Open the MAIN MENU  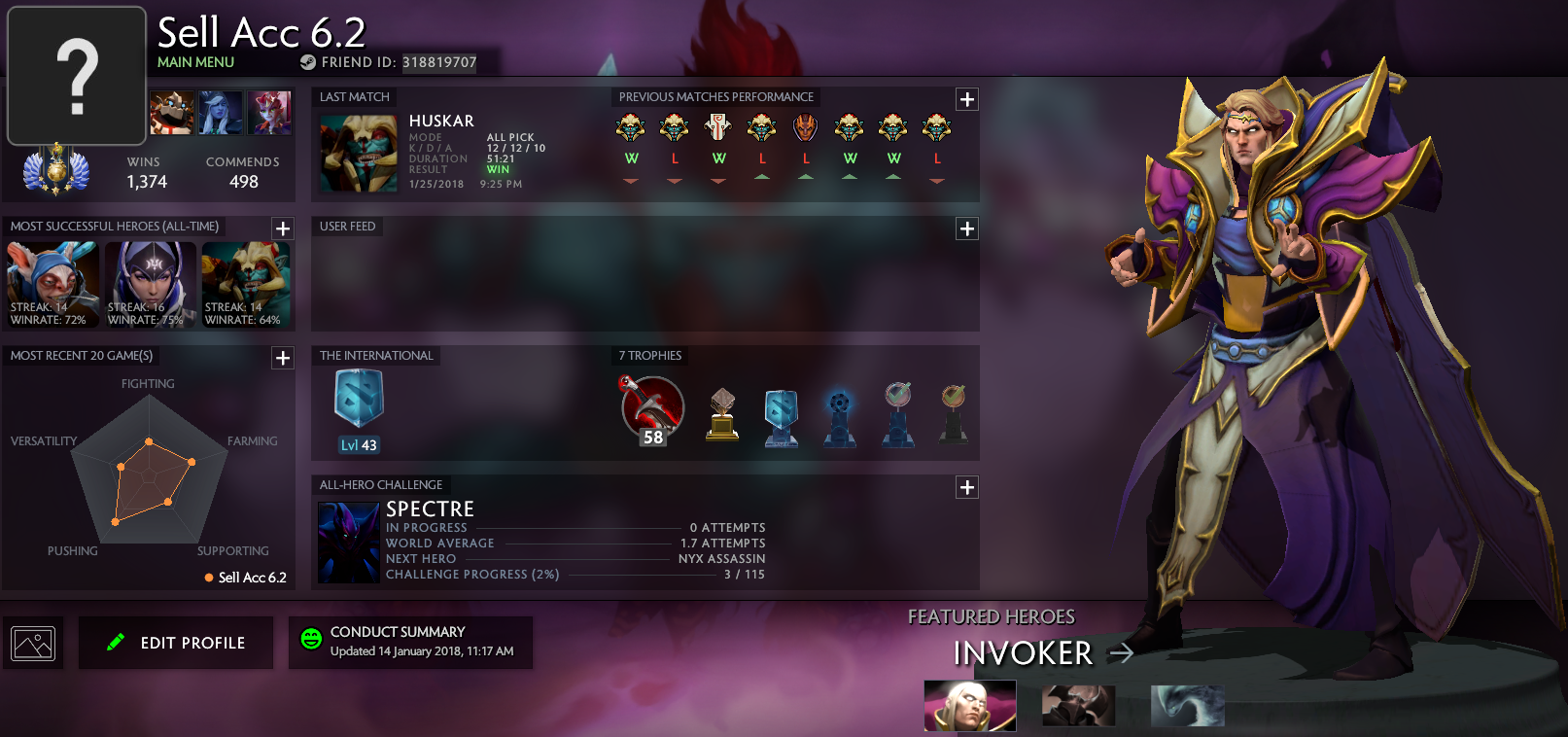[194, 61]
